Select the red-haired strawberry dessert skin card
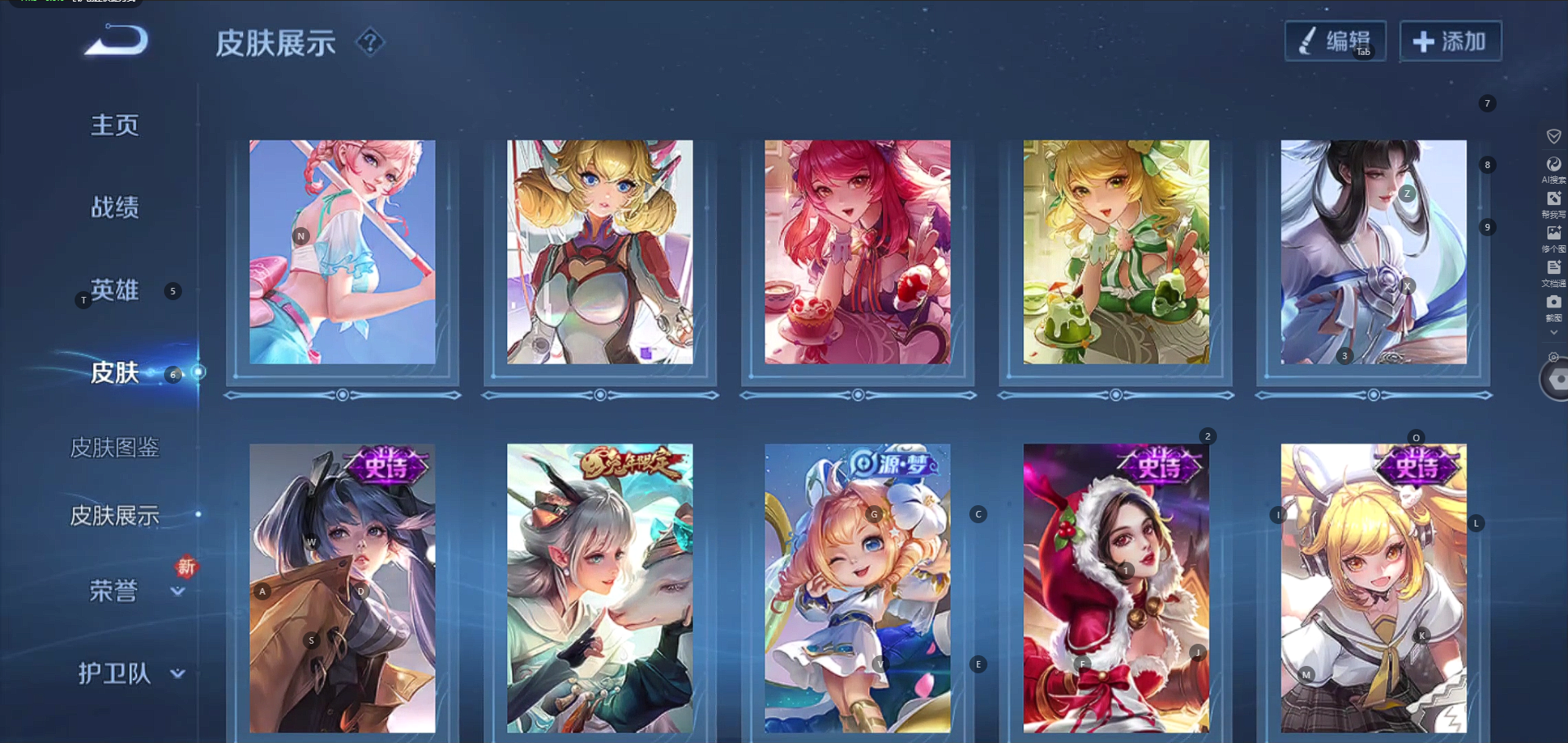The image size is (1568, 743). 857,252
